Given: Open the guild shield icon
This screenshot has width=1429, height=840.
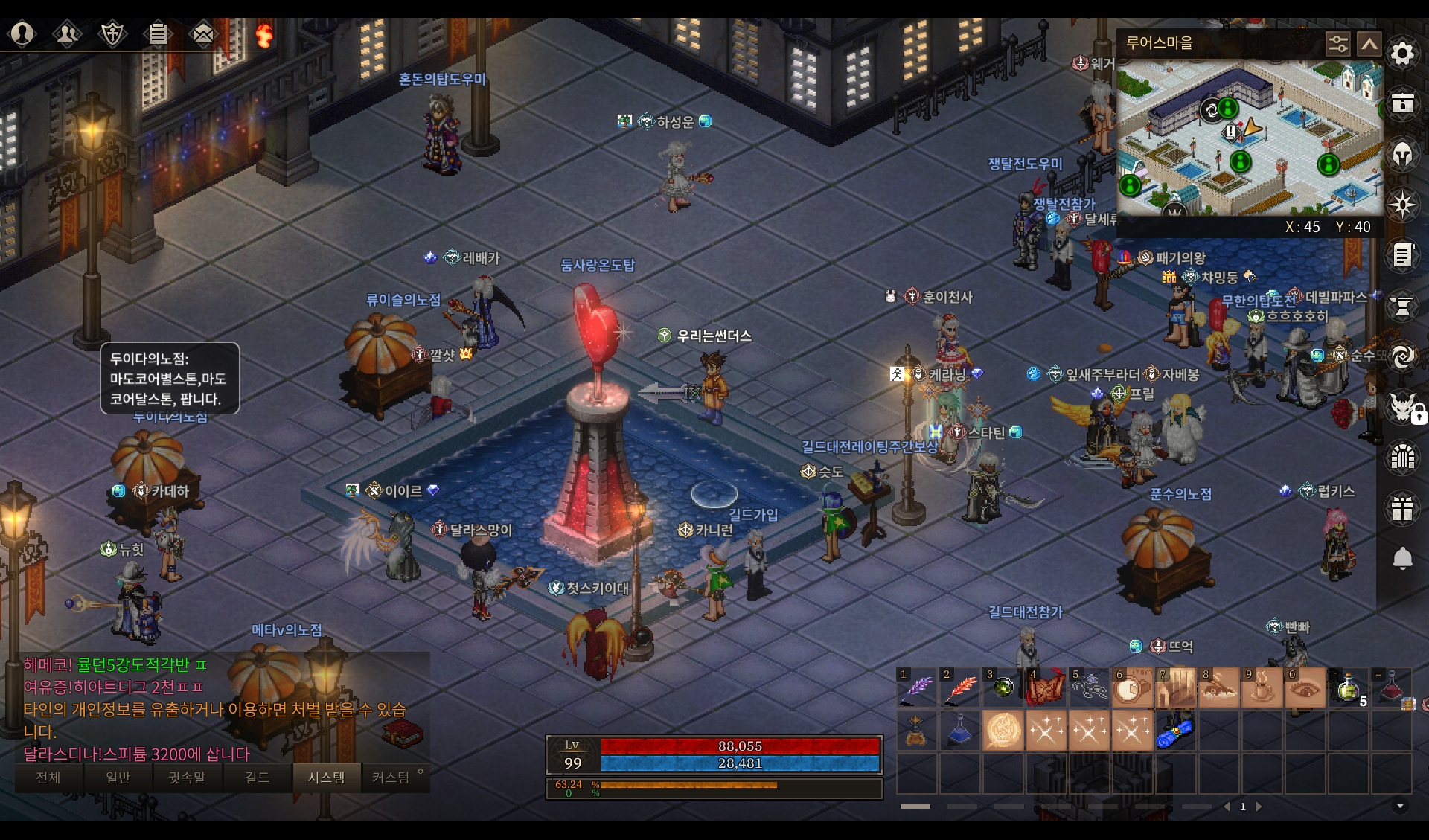Looking at the screenshot, I should (112, 33).
